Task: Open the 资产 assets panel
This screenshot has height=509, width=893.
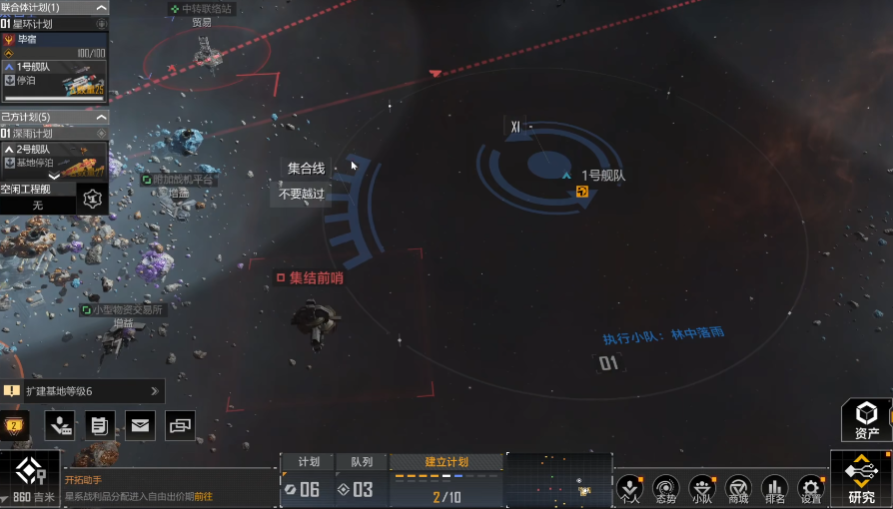Action: pyautogui.click(x=866, y=419)
